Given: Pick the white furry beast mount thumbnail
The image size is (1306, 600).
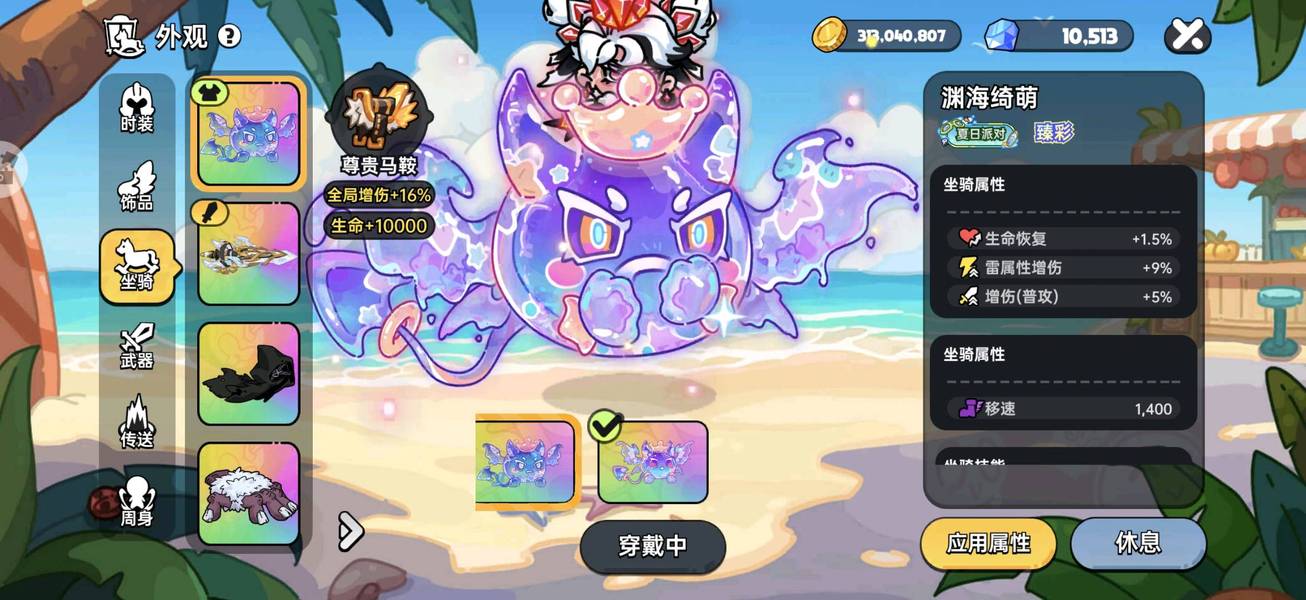Looking at the screenshot, I should pyautogui.click(x=248, y=494).
